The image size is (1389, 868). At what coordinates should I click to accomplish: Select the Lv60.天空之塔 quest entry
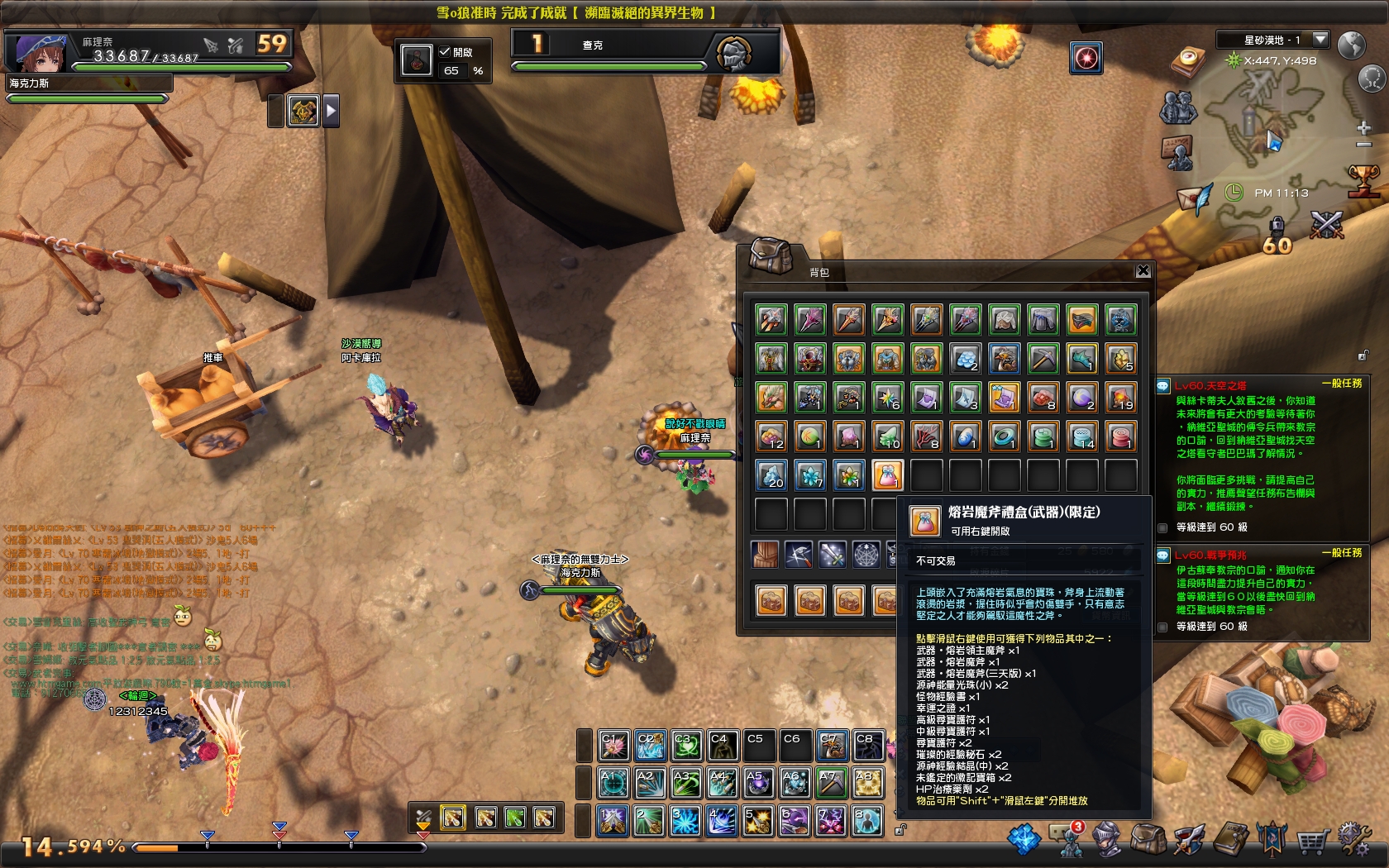coord(1210,384)
